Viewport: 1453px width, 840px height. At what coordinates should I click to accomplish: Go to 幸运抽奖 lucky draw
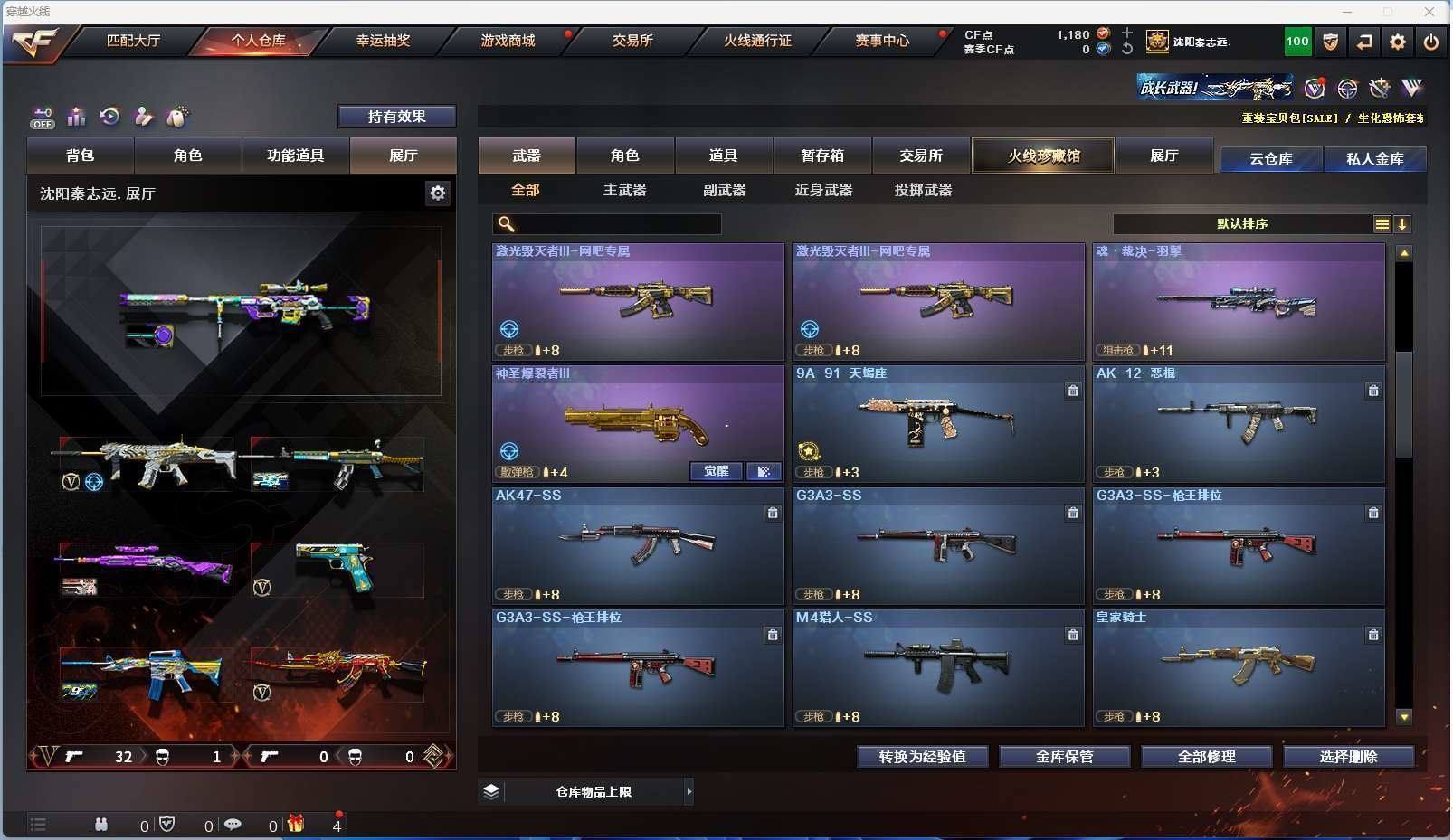383,41
